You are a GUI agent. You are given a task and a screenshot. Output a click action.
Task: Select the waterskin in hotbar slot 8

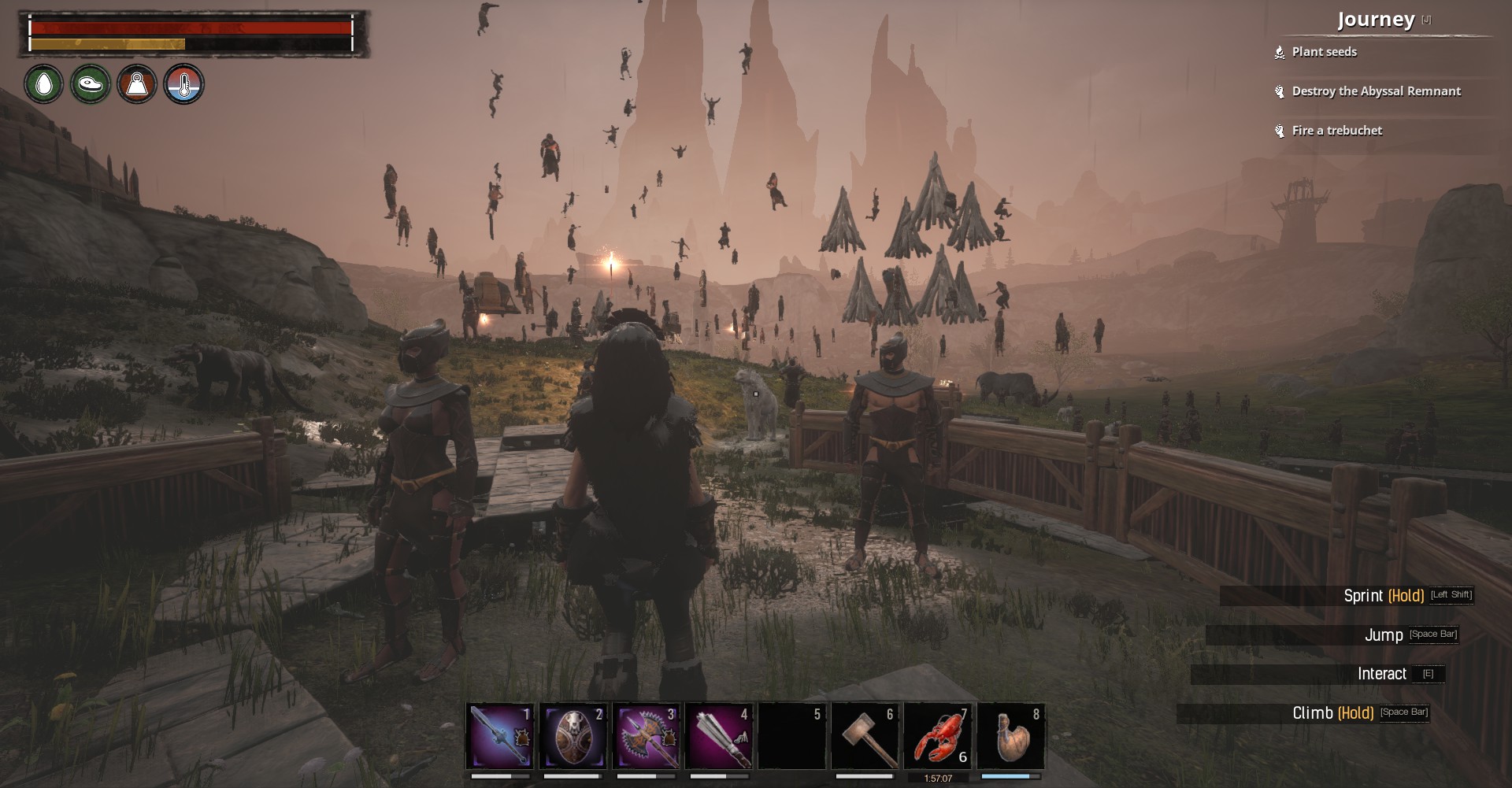coord(1011,736)
